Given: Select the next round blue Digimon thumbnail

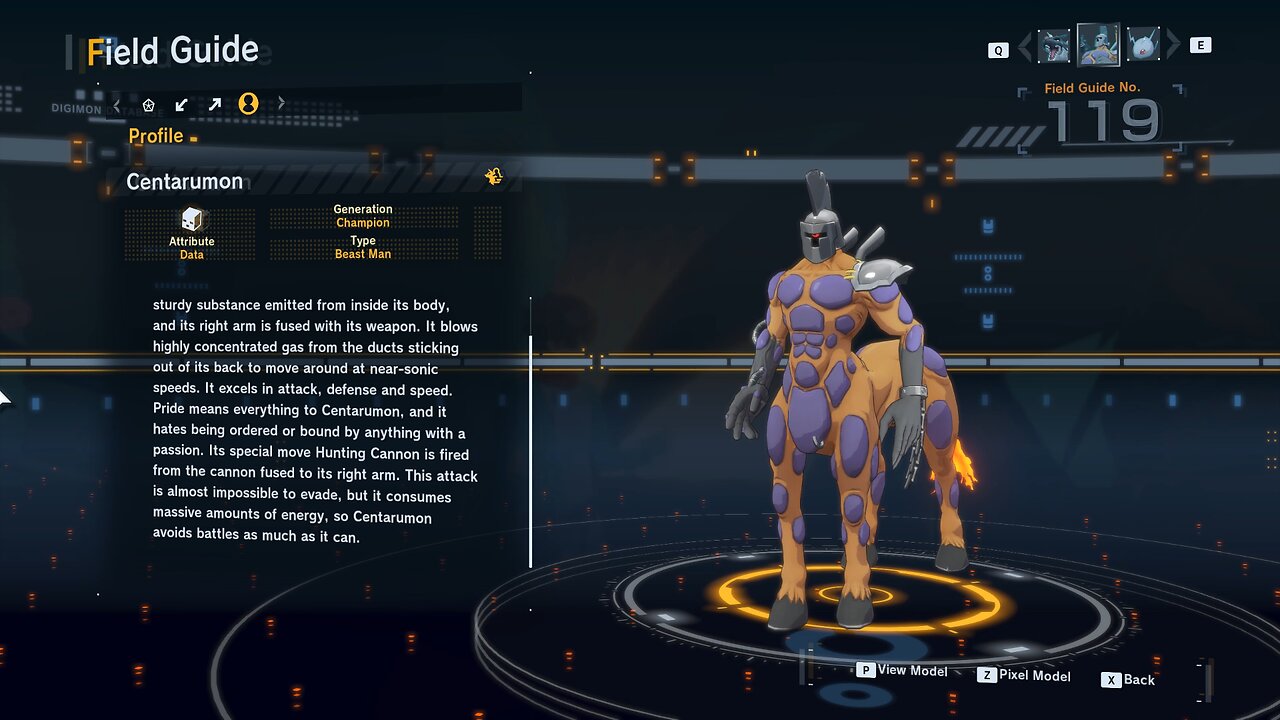Looking at the screenshot, I should click(1143, 45).
